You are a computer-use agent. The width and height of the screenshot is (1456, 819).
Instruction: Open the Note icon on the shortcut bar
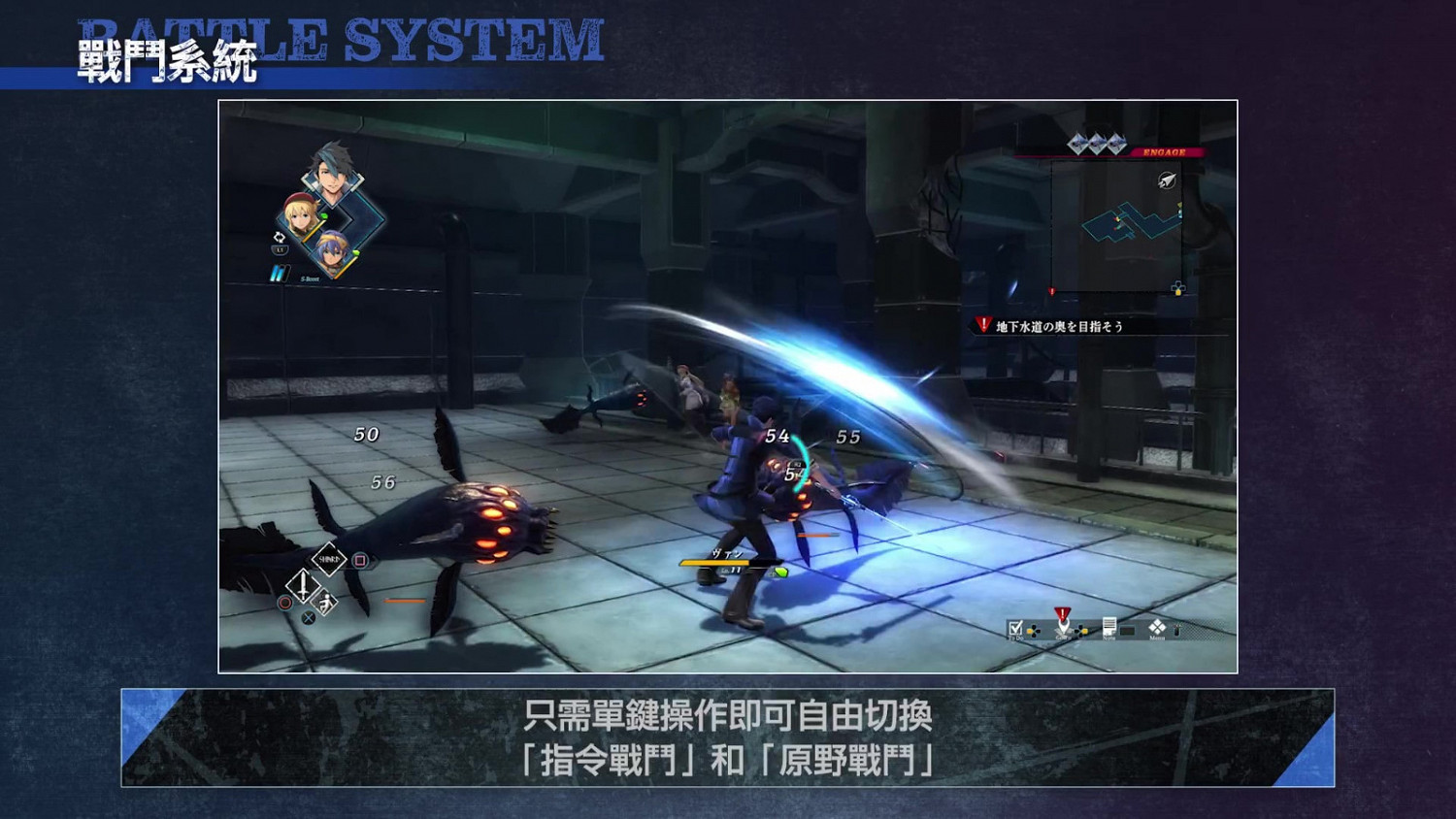point(1109,626)
